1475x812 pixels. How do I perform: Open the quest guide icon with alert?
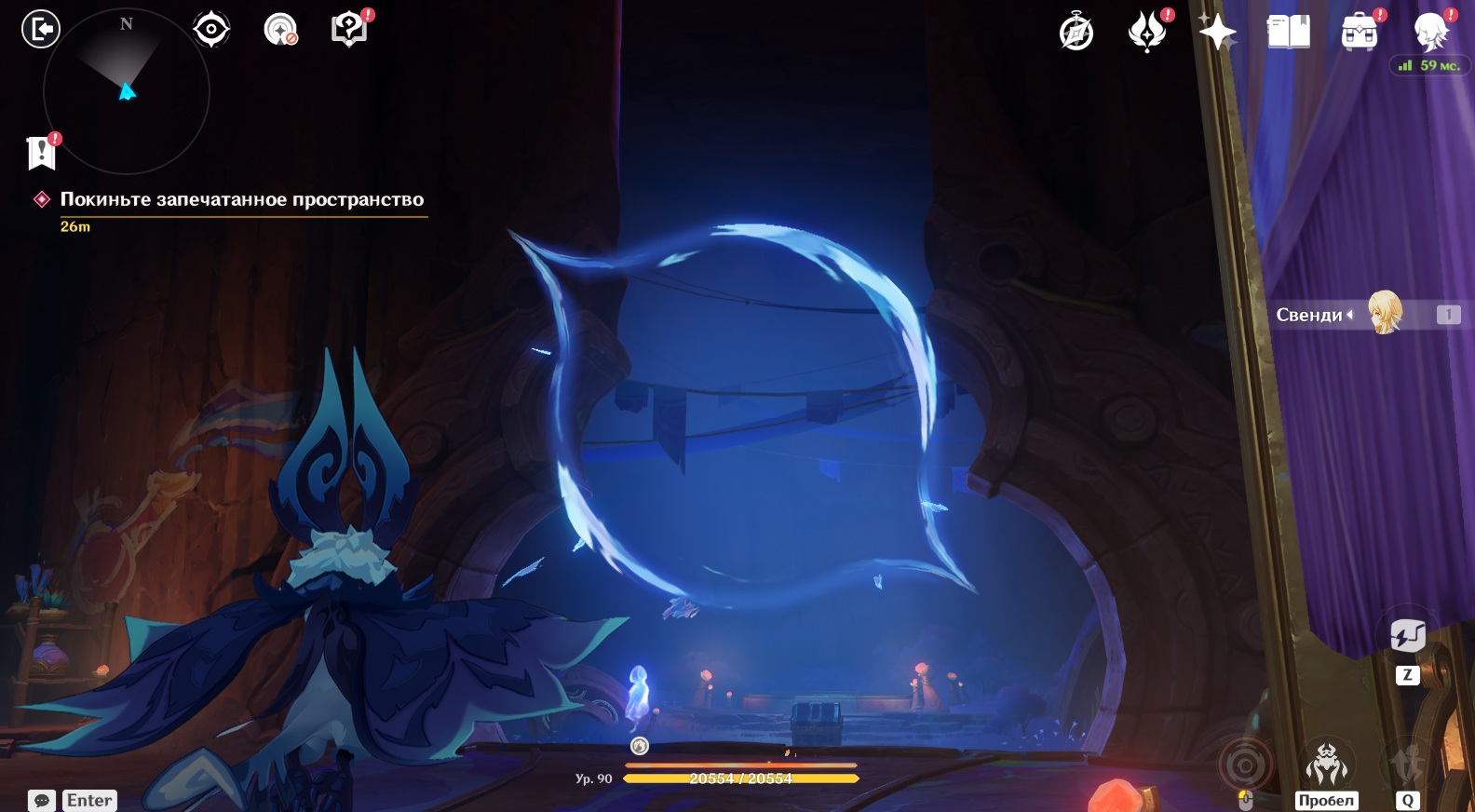coord(349,30)
